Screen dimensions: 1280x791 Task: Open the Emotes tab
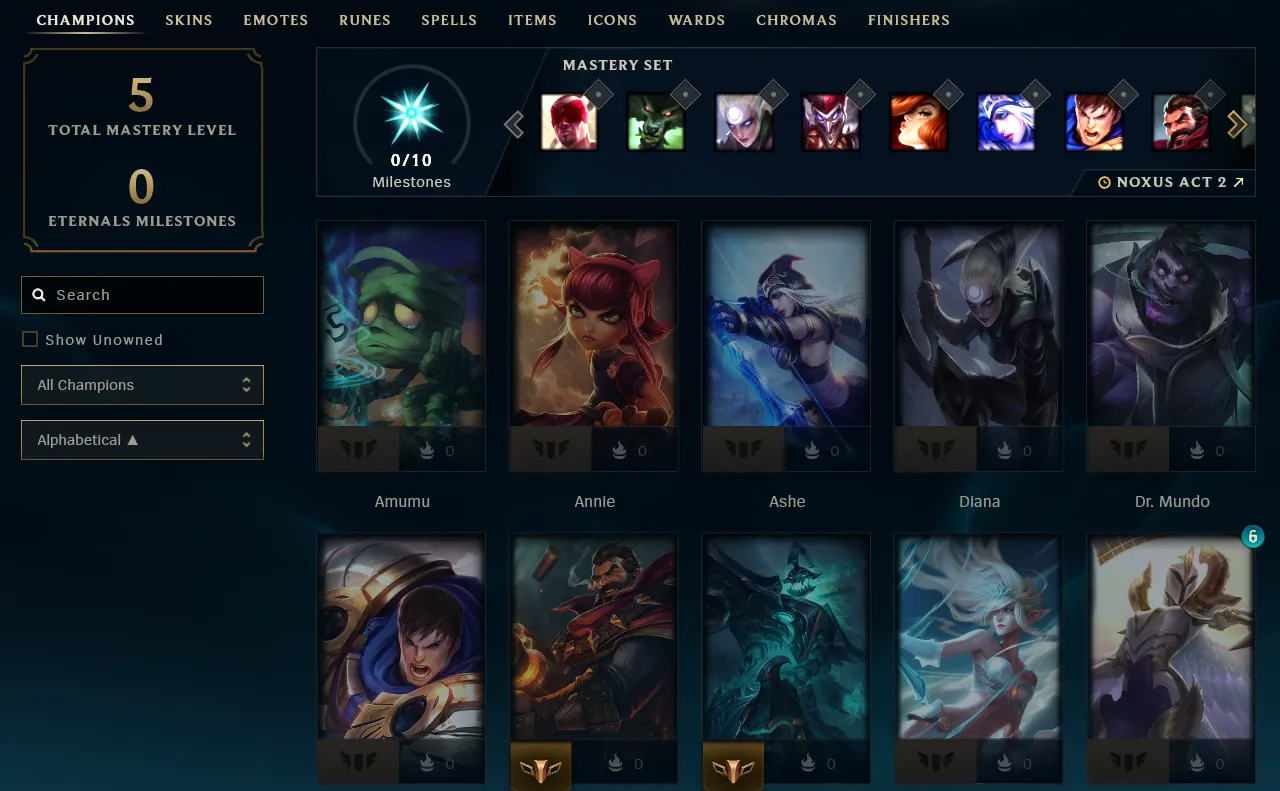point(275,20)
